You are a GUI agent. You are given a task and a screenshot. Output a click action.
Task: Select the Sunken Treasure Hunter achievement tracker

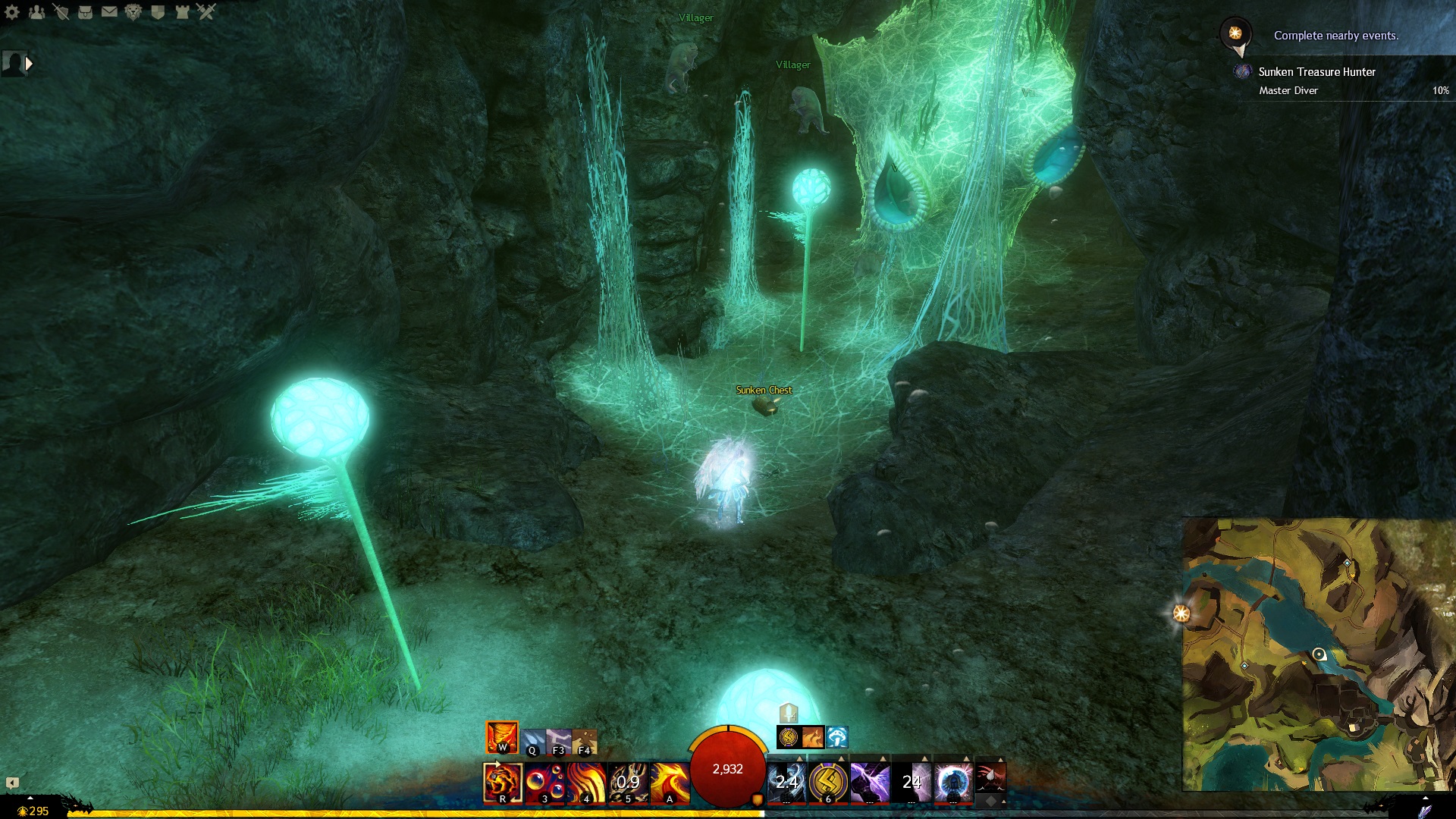click(x=1316, y=72)
